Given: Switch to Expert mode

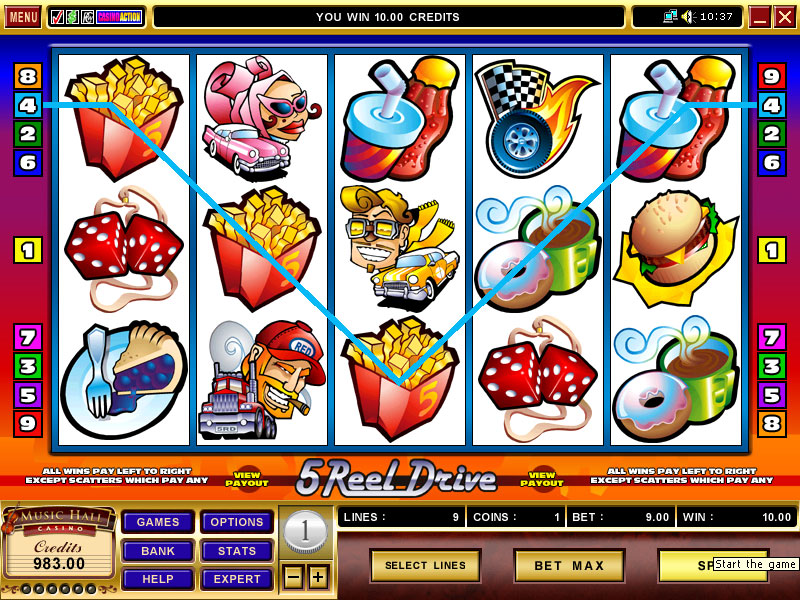Looking at the screenshot, I should [237, 579].
